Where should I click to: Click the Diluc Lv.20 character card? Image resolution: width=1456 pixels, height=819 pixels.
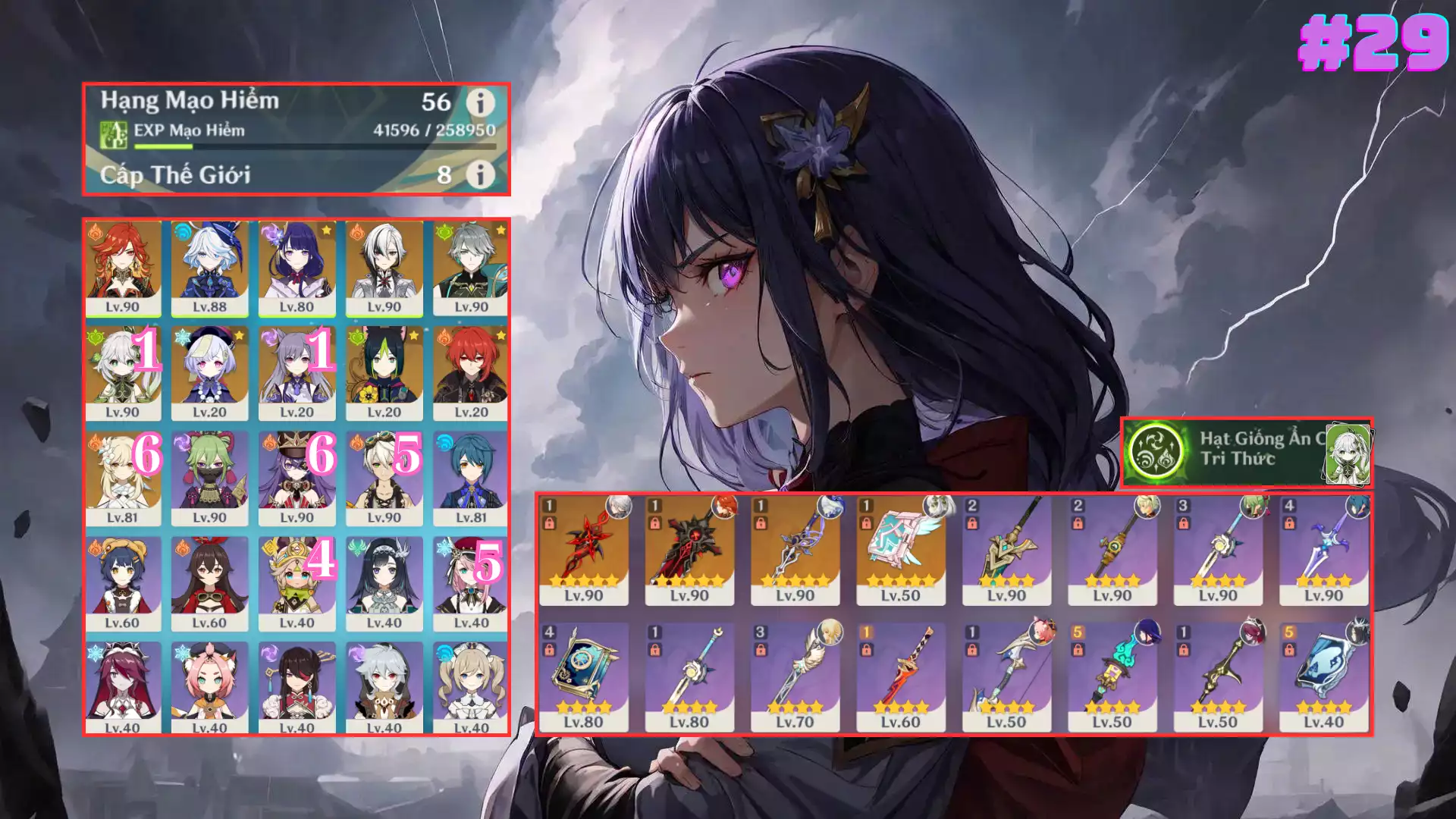coord(471,373)
